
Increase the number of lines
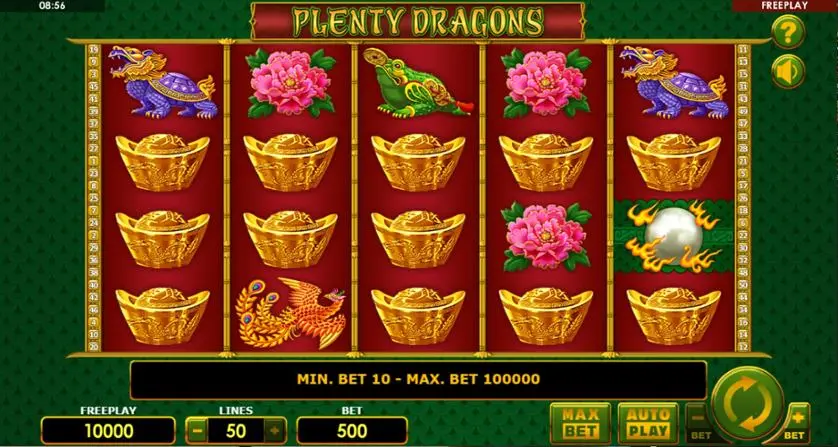click(276, 431)
